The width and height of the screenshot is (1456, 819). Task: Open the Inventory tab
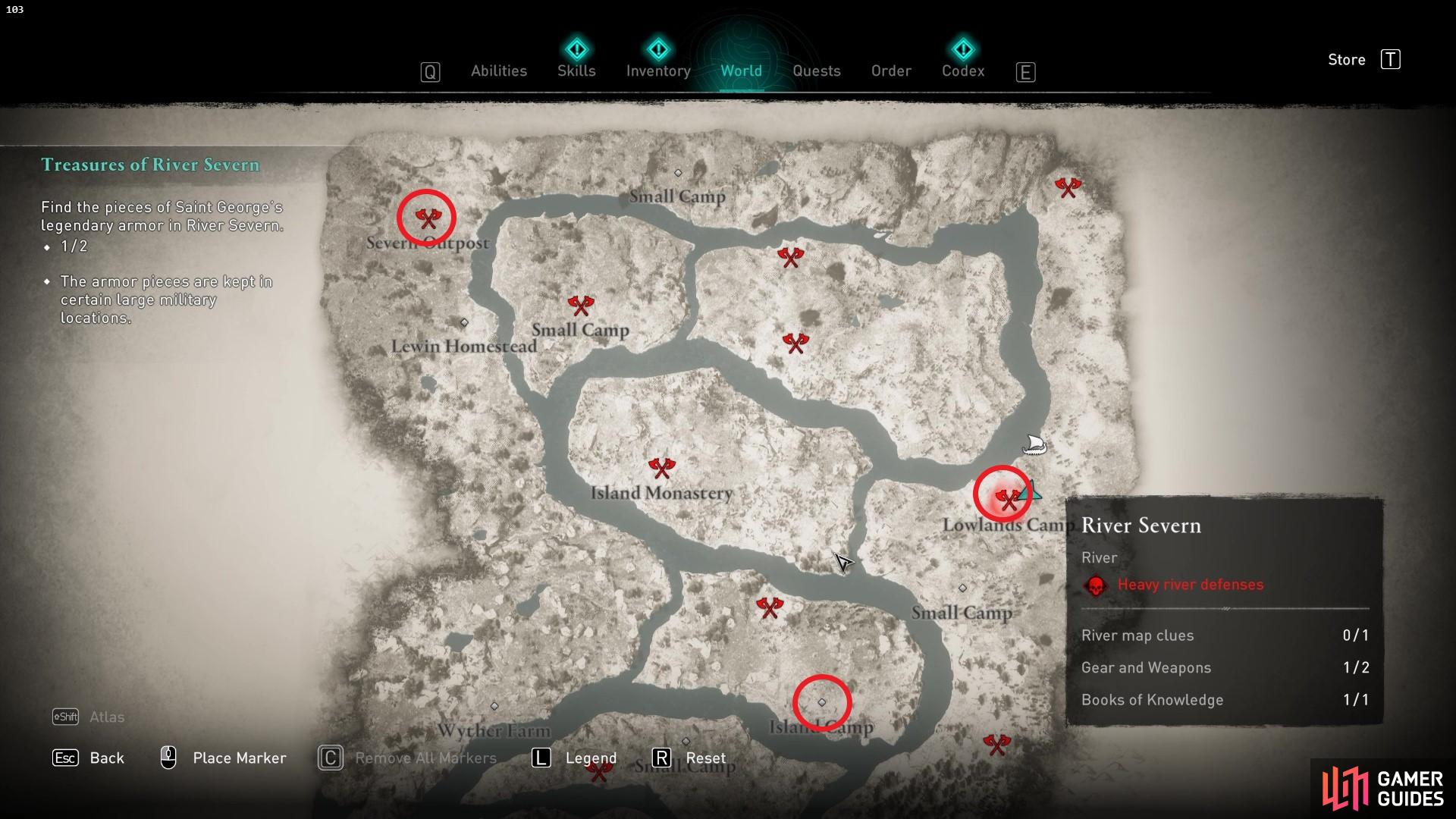click(658, 71)
